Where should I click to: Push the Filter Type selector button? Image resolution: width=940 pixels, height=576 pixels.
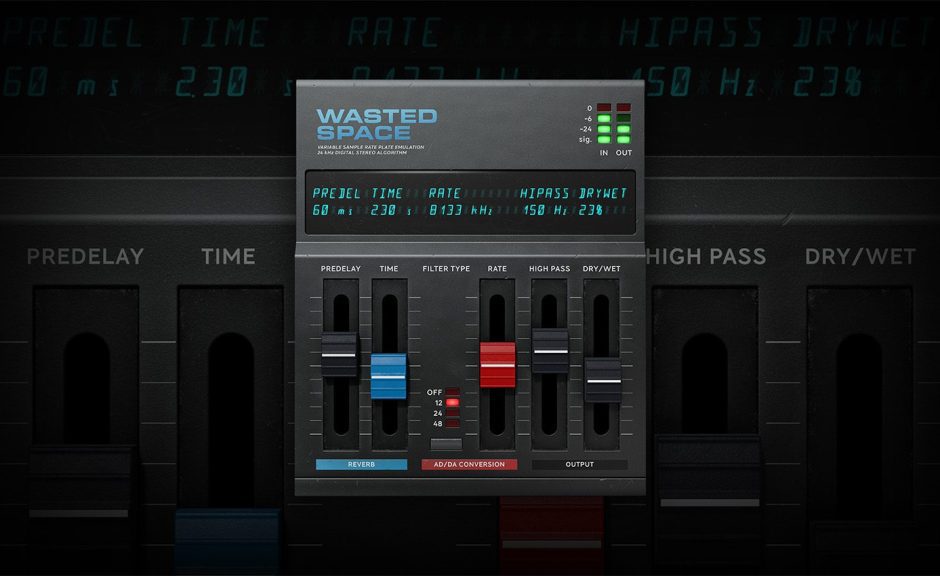coord(446,443)
